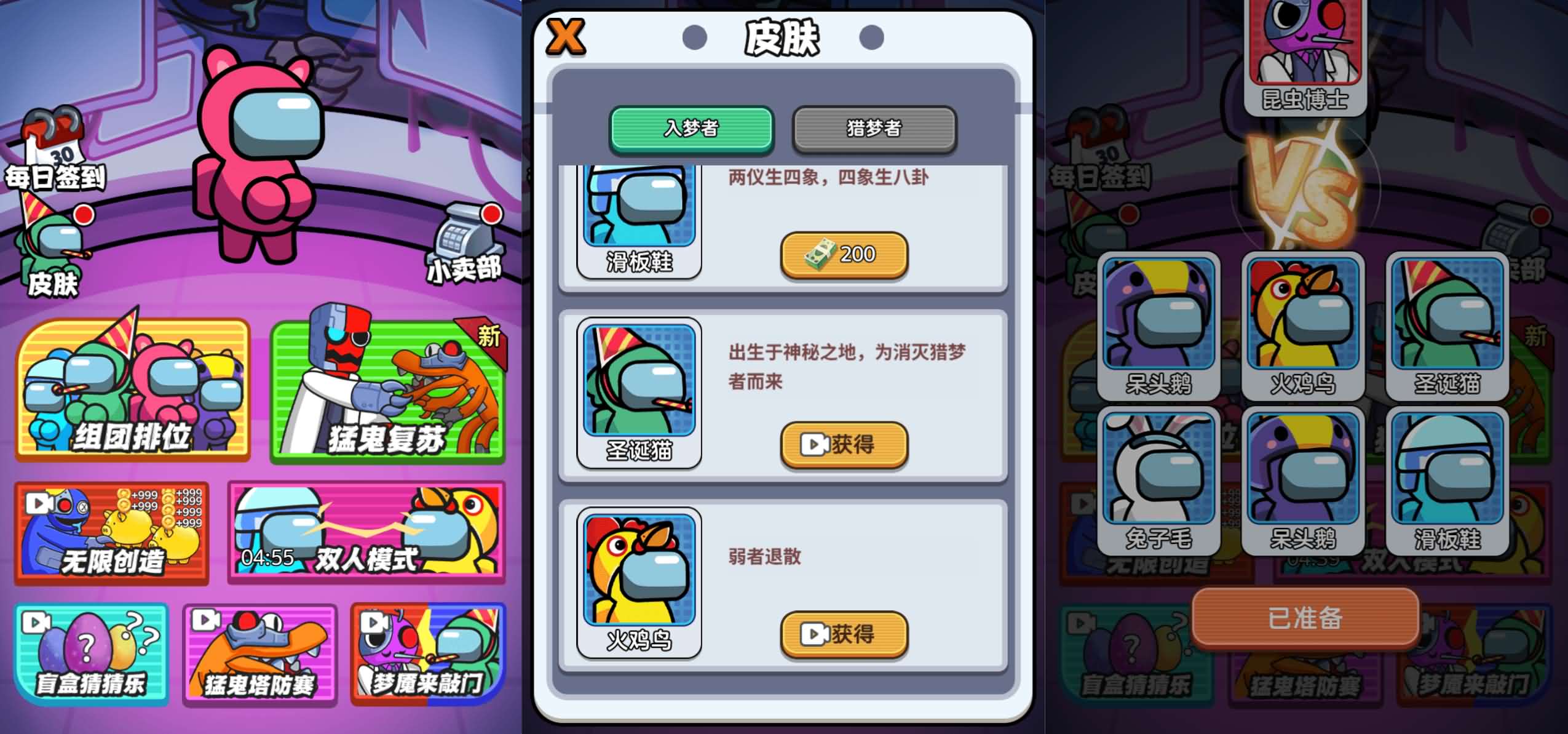
Task: Launch 盲盒猜猜乐 blind box game
Action: point(91,654)
